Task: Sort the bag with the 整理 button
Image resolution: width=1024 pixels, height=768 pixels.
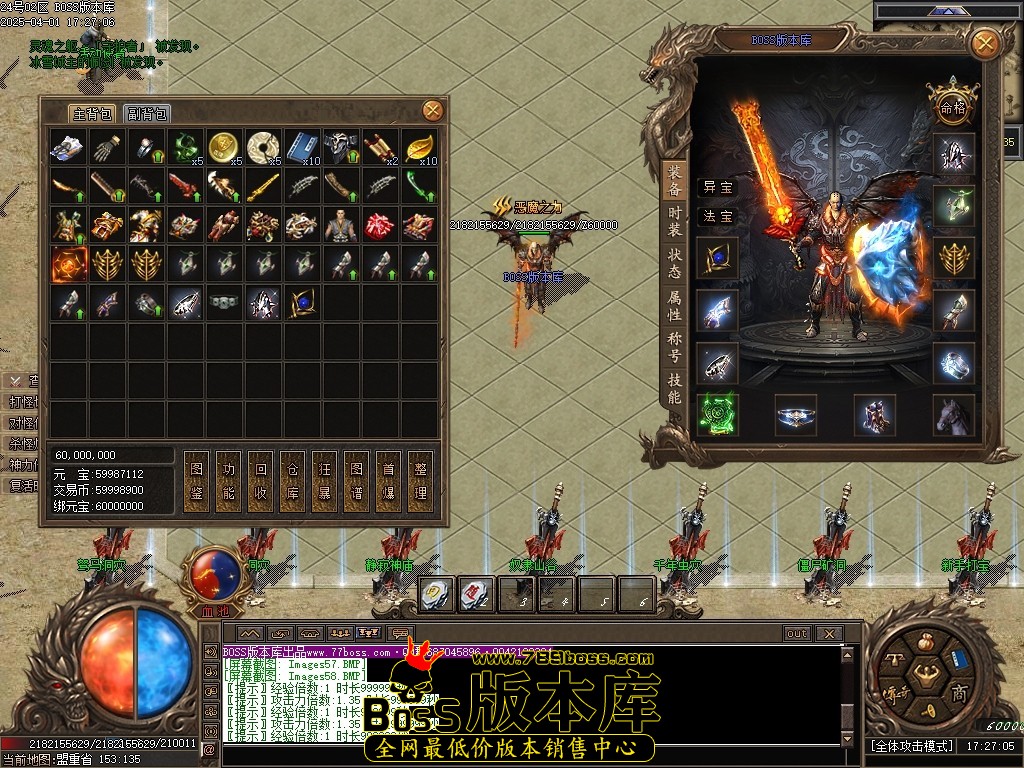Action: [x=420, y=480]
